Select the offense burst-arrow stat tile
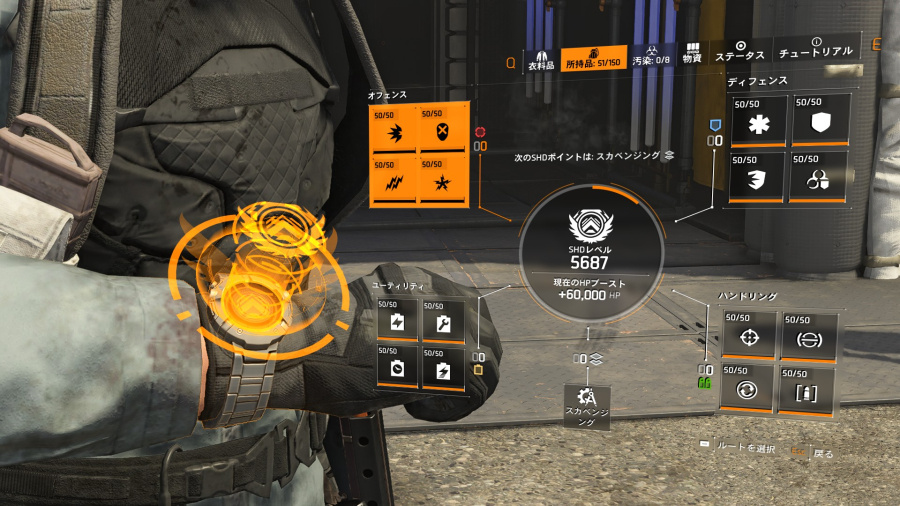Viewport: 900px width, 506px height. click(x=393, y=131)
